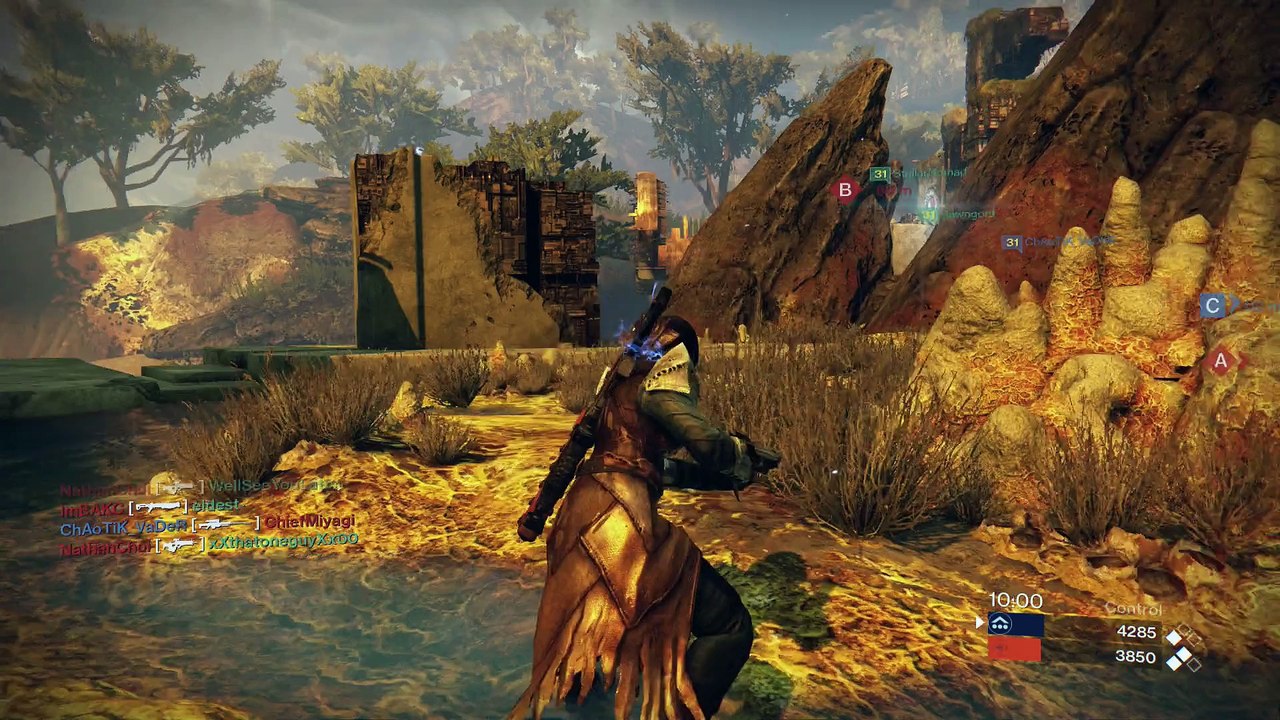The width and height of the screenshot is (1280, 720).
Task: Click the ImBAKC kill feed entry
Action: tap(150, 507)
